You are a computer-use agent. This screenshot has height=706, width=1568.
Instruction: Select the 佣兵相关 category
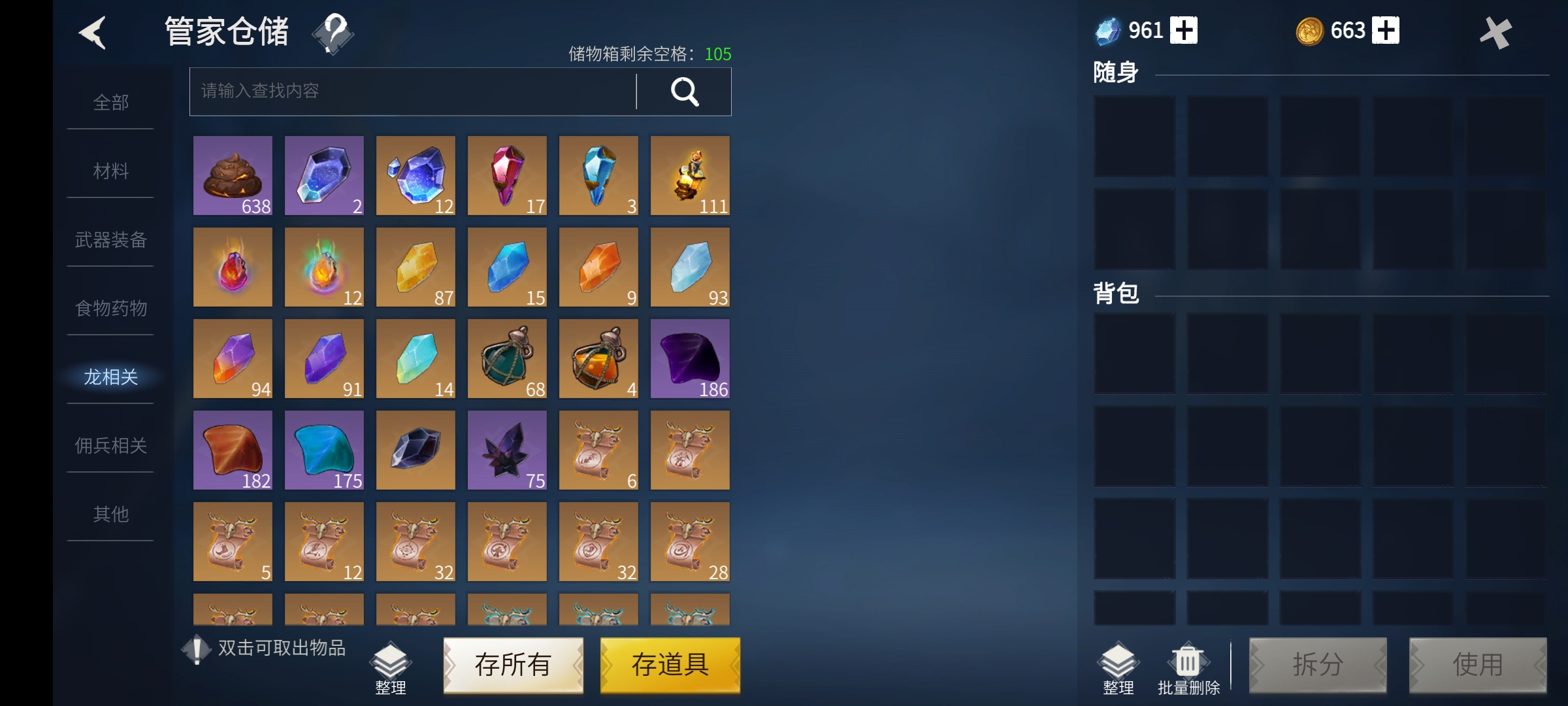pos(110,445)
